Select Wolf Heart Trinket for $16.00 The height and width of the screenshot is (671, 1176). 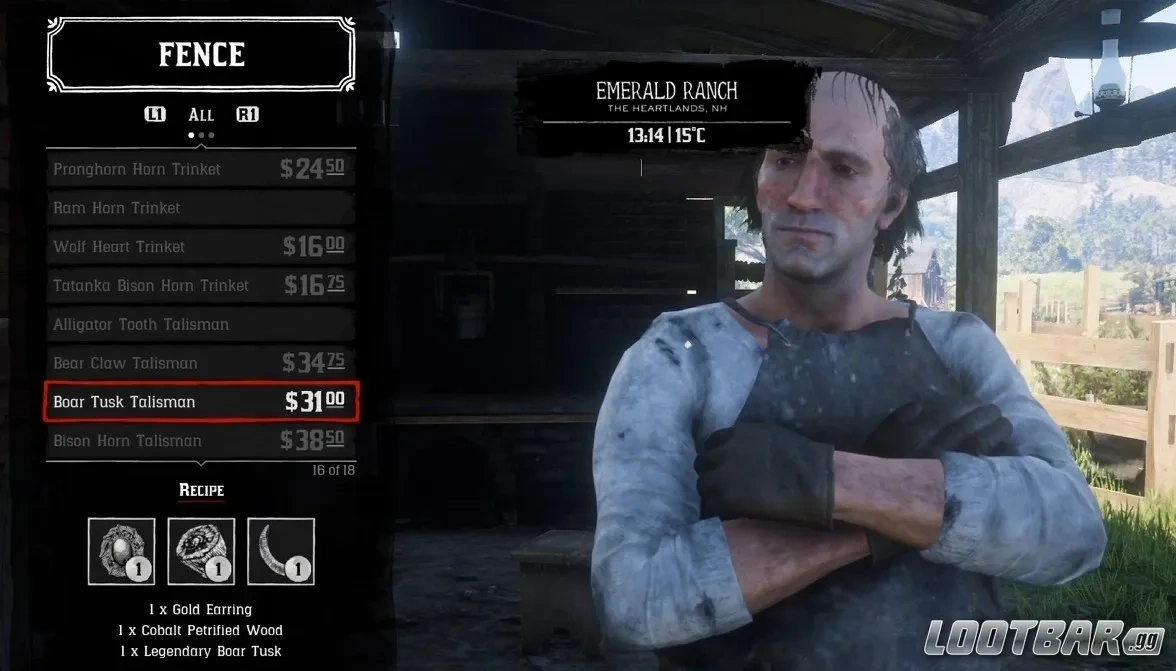pos(200,247)
